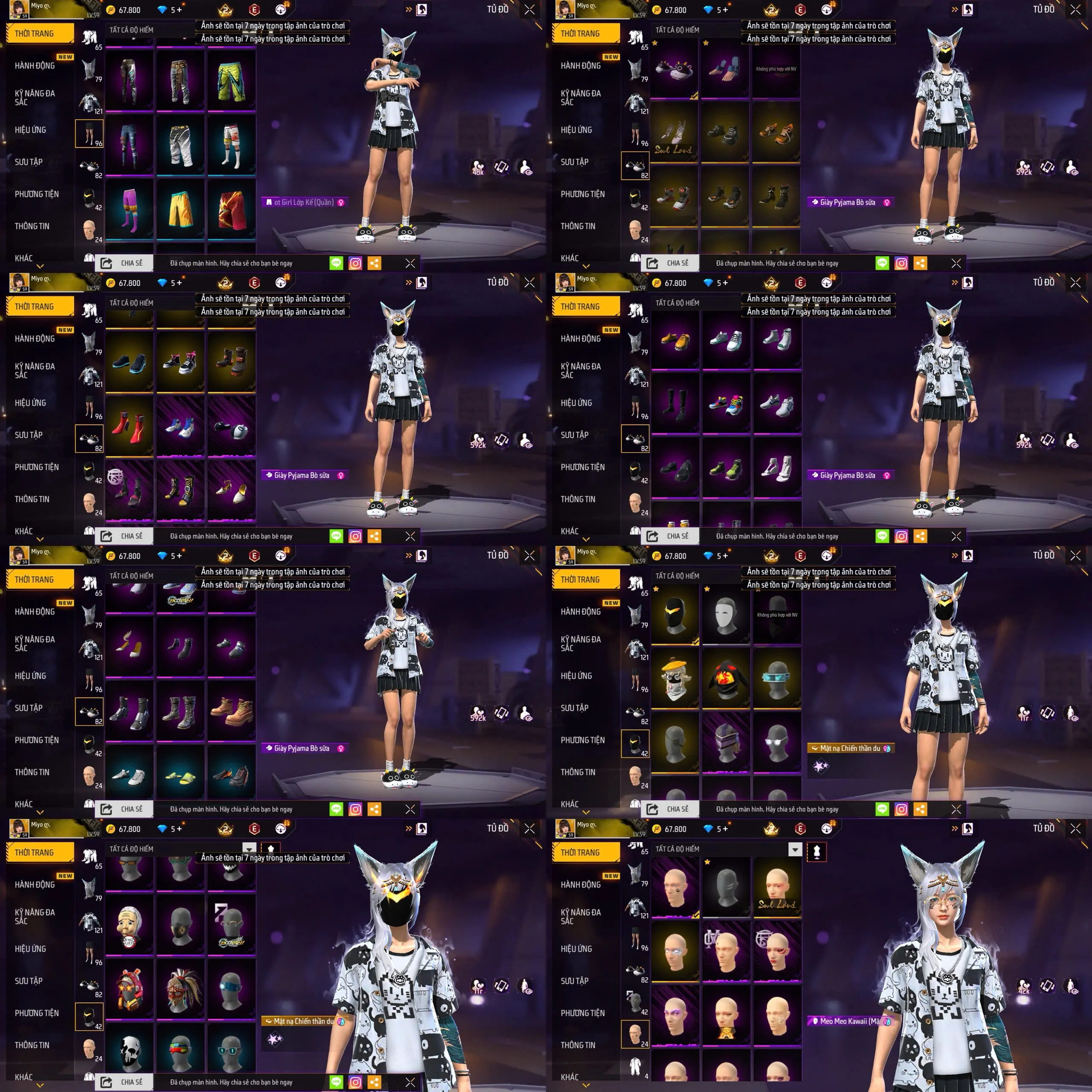Select the rainbow-colored sneakers

[726, 404]
